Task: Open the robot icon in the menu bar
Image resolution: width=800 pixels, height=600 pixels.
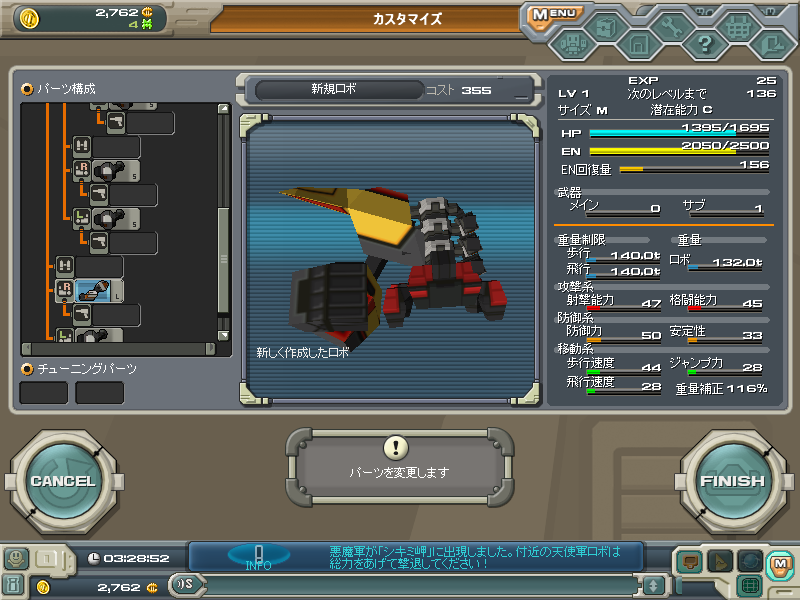Action: [572, 44]
